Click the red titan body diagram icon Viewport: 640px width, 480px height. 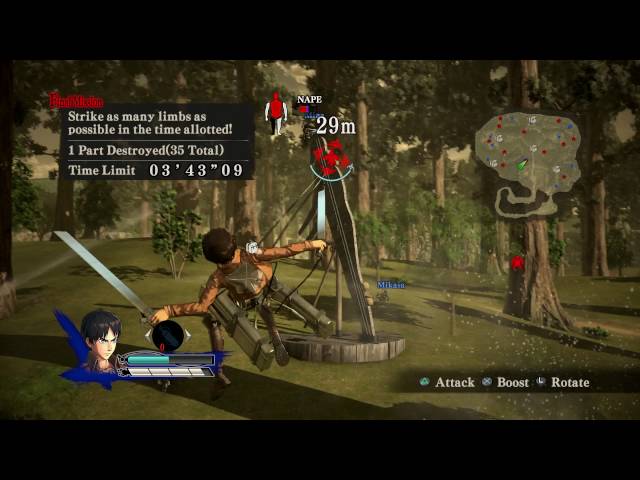coord(276,113)
